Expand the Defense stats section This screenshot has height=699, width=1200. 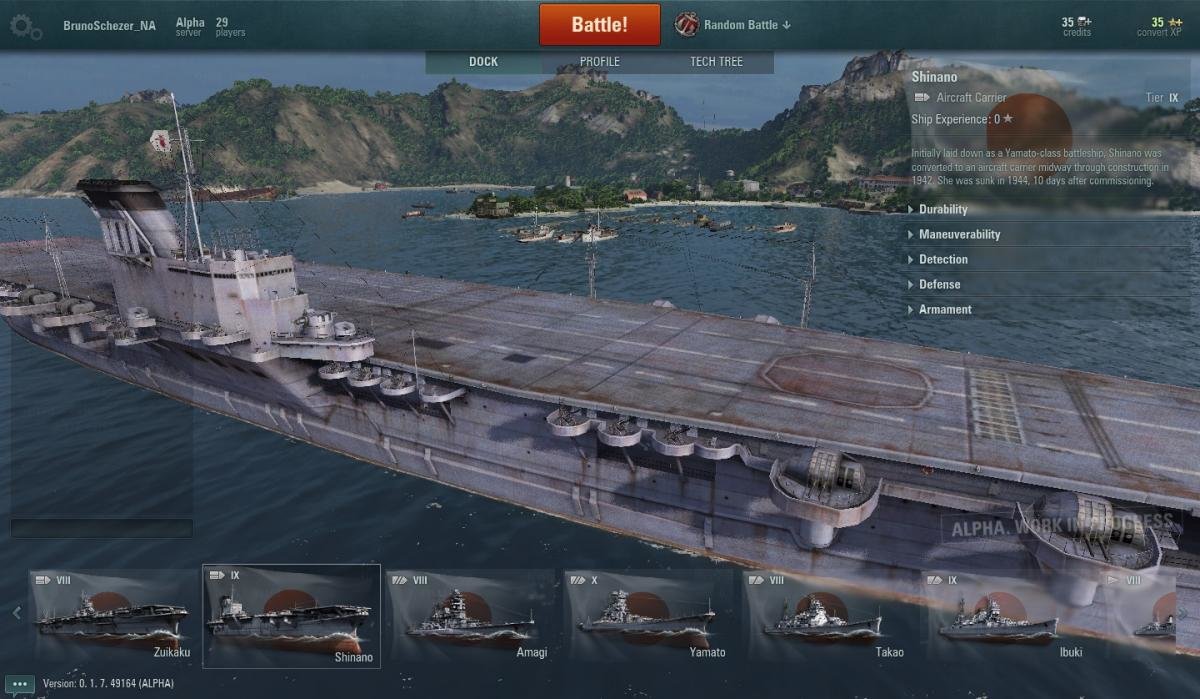939,285
